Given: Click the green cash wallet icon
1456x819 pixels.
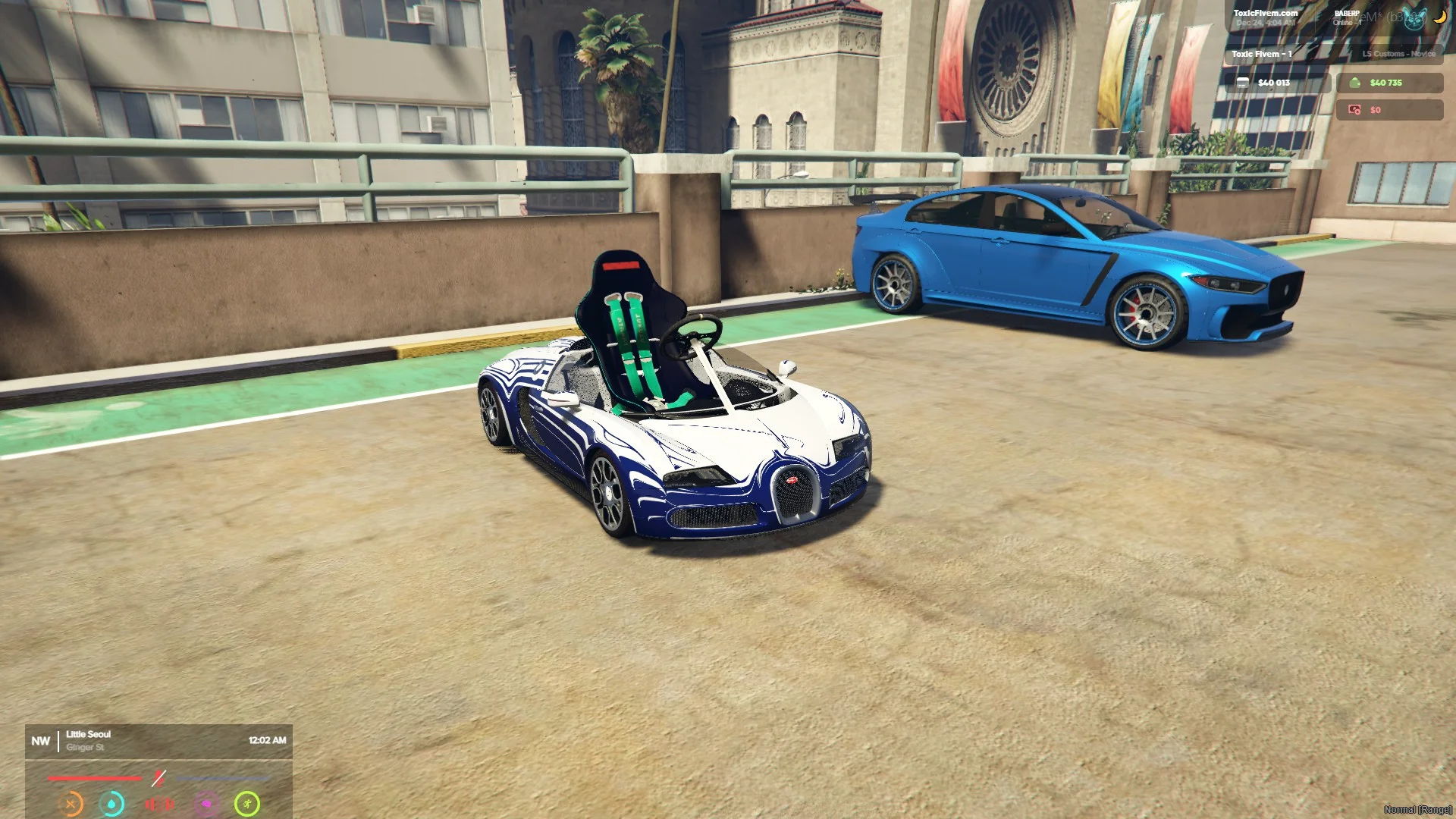Looking at the screenshot, I should click(1354, 83).
